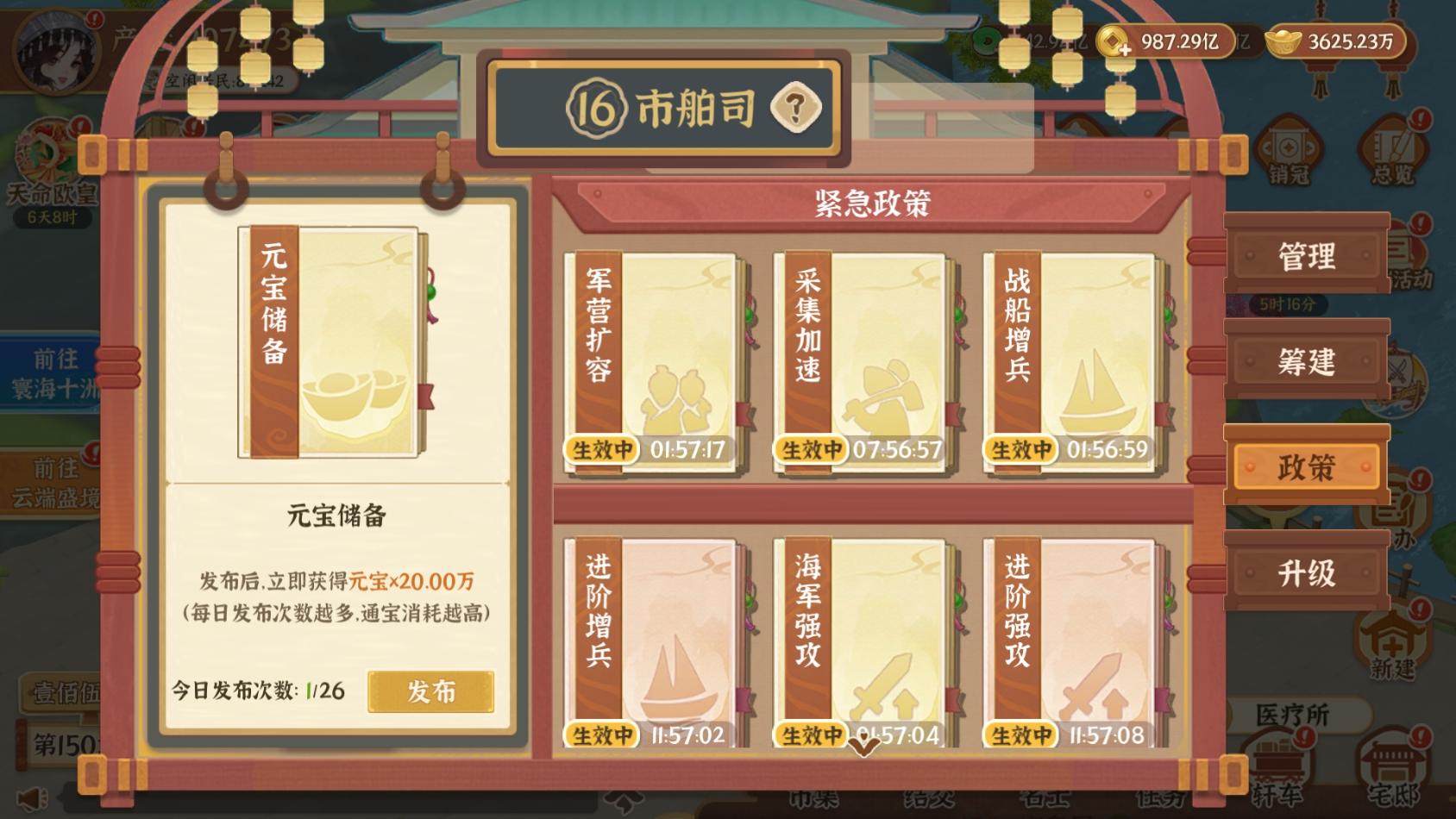Viewport: 1456px width, 819px height.
Task: Click the gold ingot icon showing 3625.23万
Action: [x=1284, y=39]
